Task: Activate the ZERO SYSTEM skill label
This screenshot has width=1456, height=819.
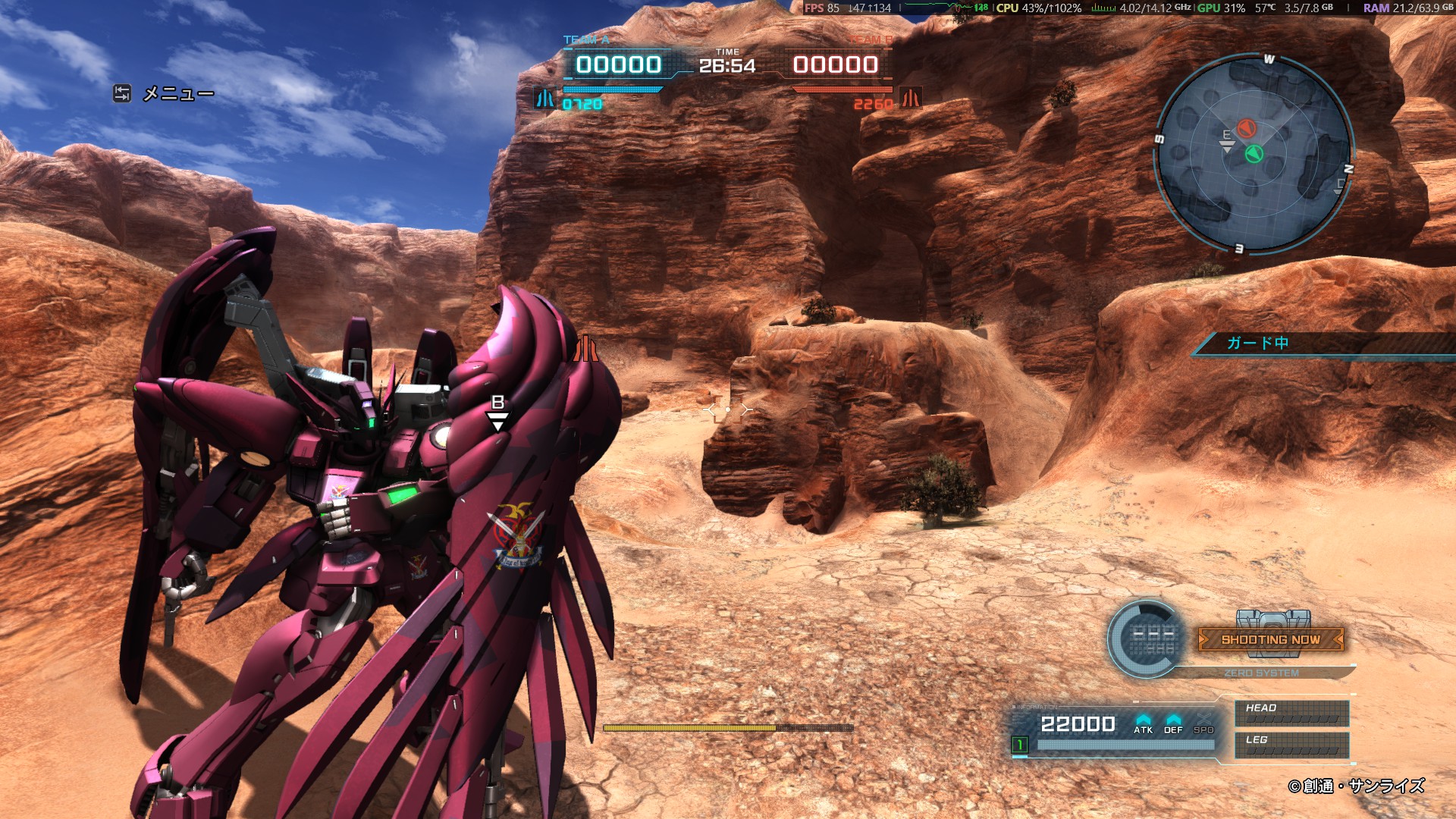Action: tap(1261, 673)
